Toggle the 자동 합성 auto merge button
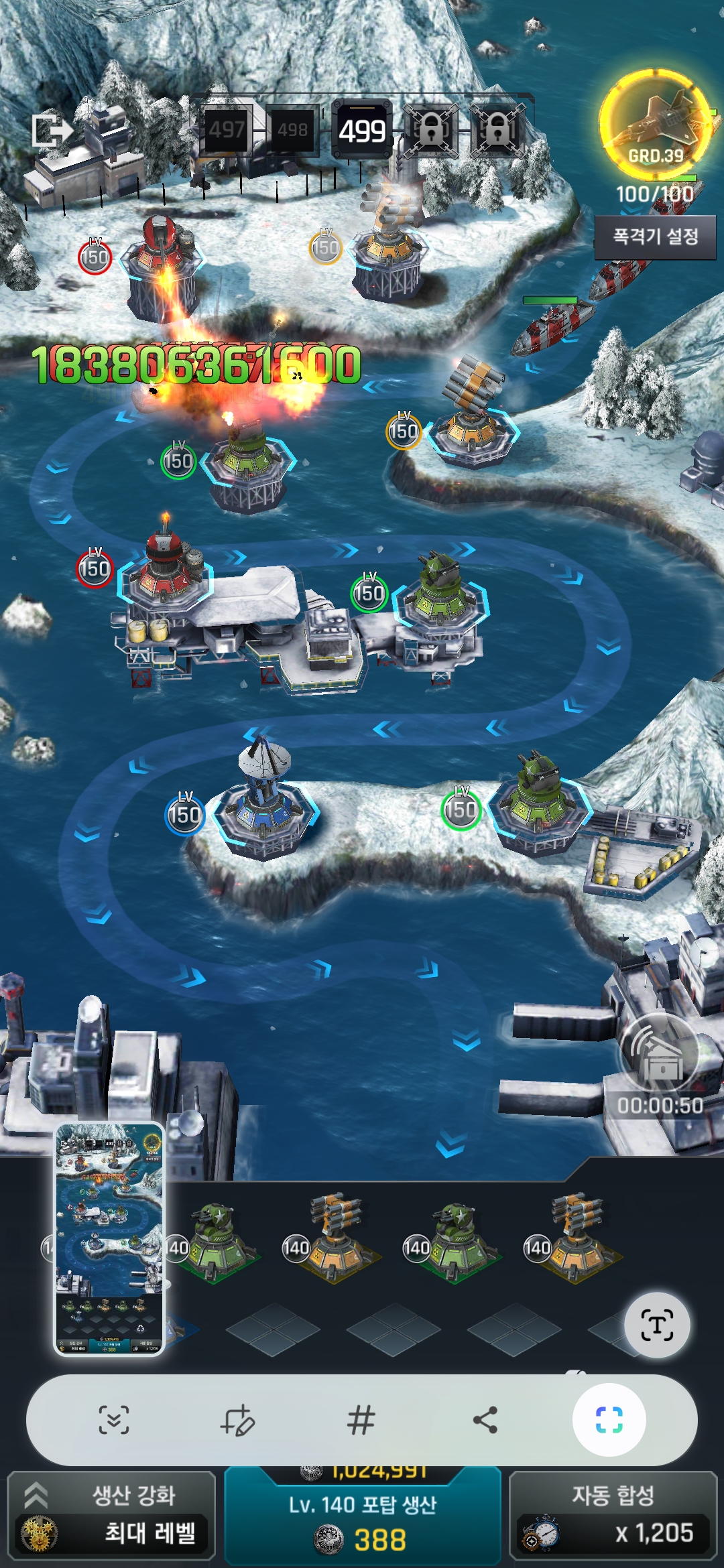The width and height of the screenshot is (724, 1568). coord(613,1514)
